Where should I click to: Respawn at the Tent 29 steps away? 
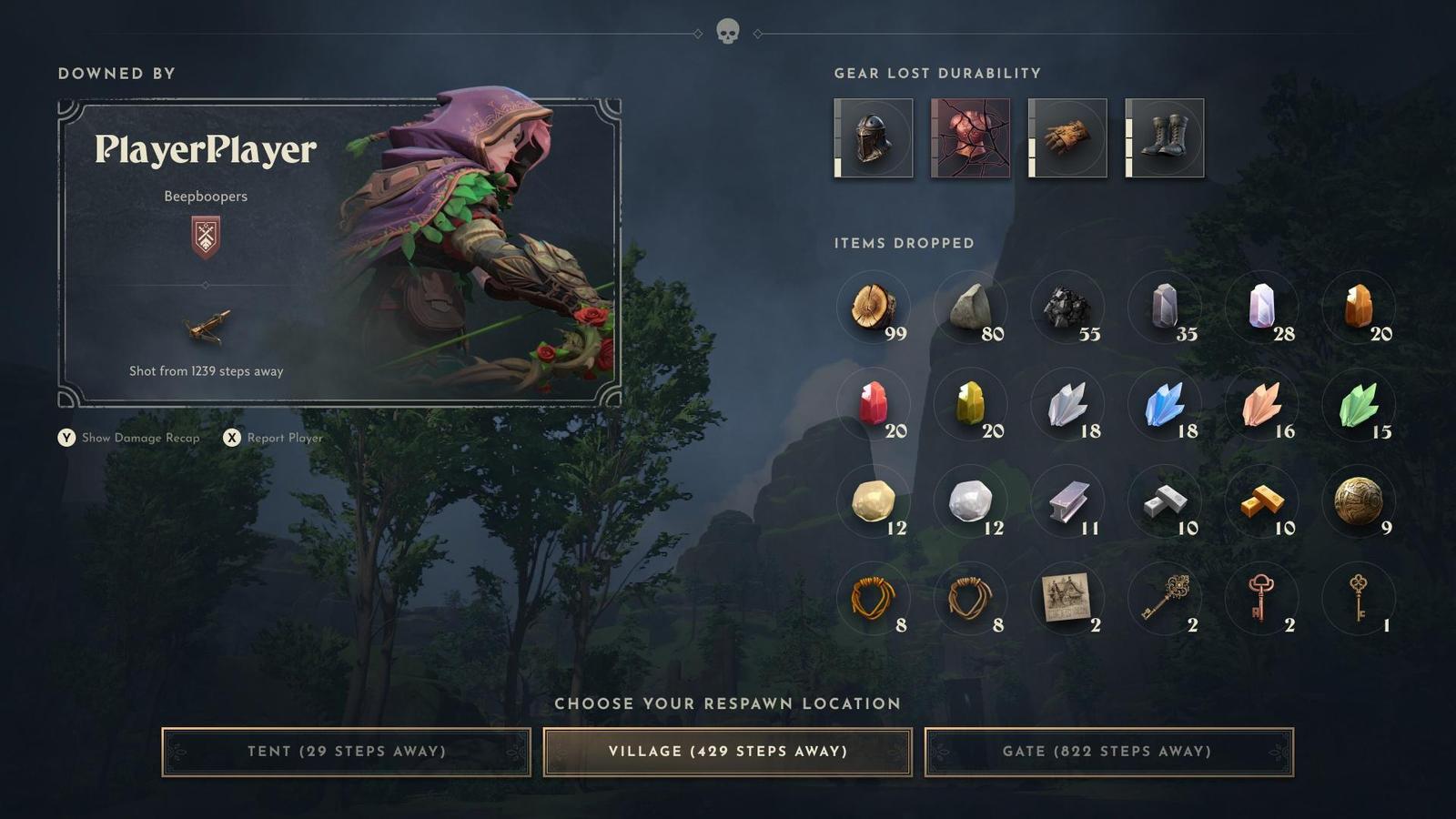(348, 752)
